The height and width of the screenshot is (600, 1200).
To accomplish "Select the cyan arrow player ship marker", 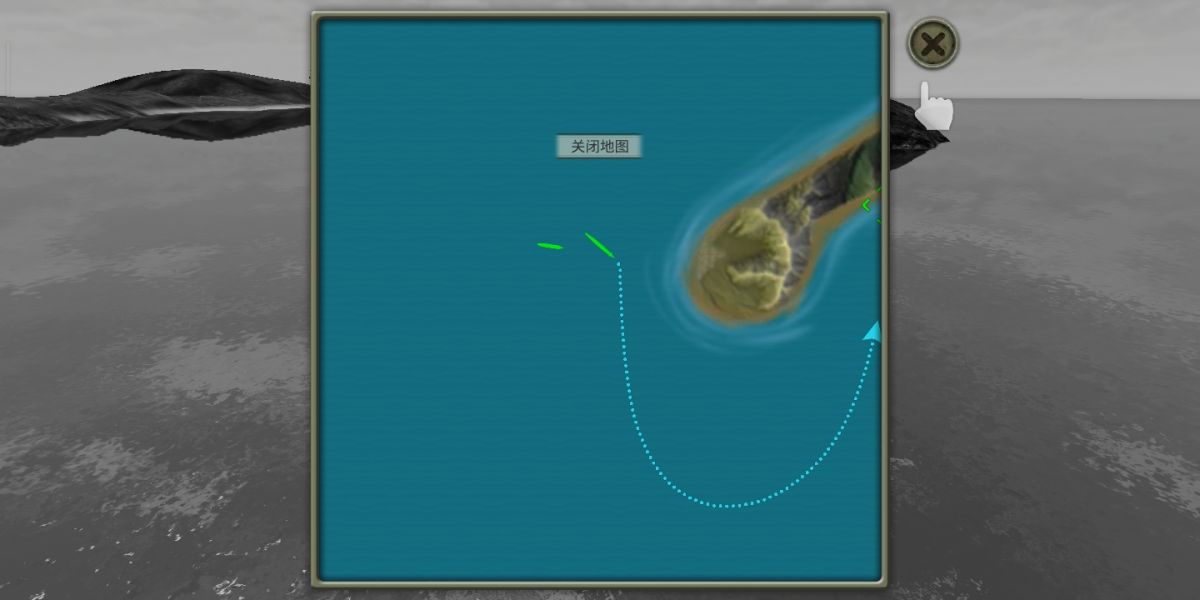I will (873, 332).
